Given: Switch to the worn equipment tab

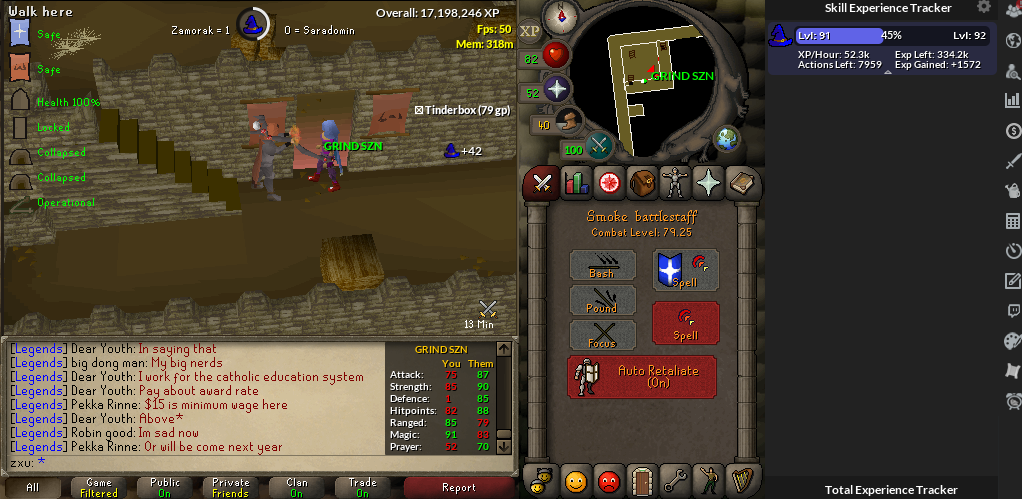Looking at the screenshot, I should [677, 183].
